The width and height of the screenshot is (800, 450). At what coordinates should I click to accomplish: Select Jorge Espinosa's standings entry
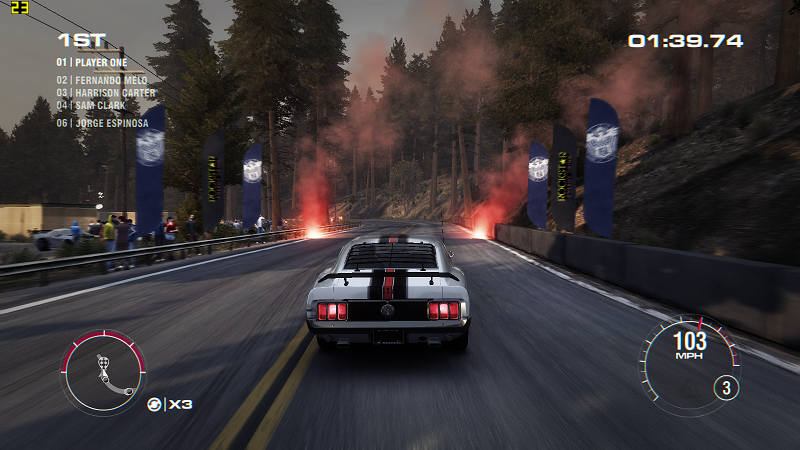click(103, 123)
